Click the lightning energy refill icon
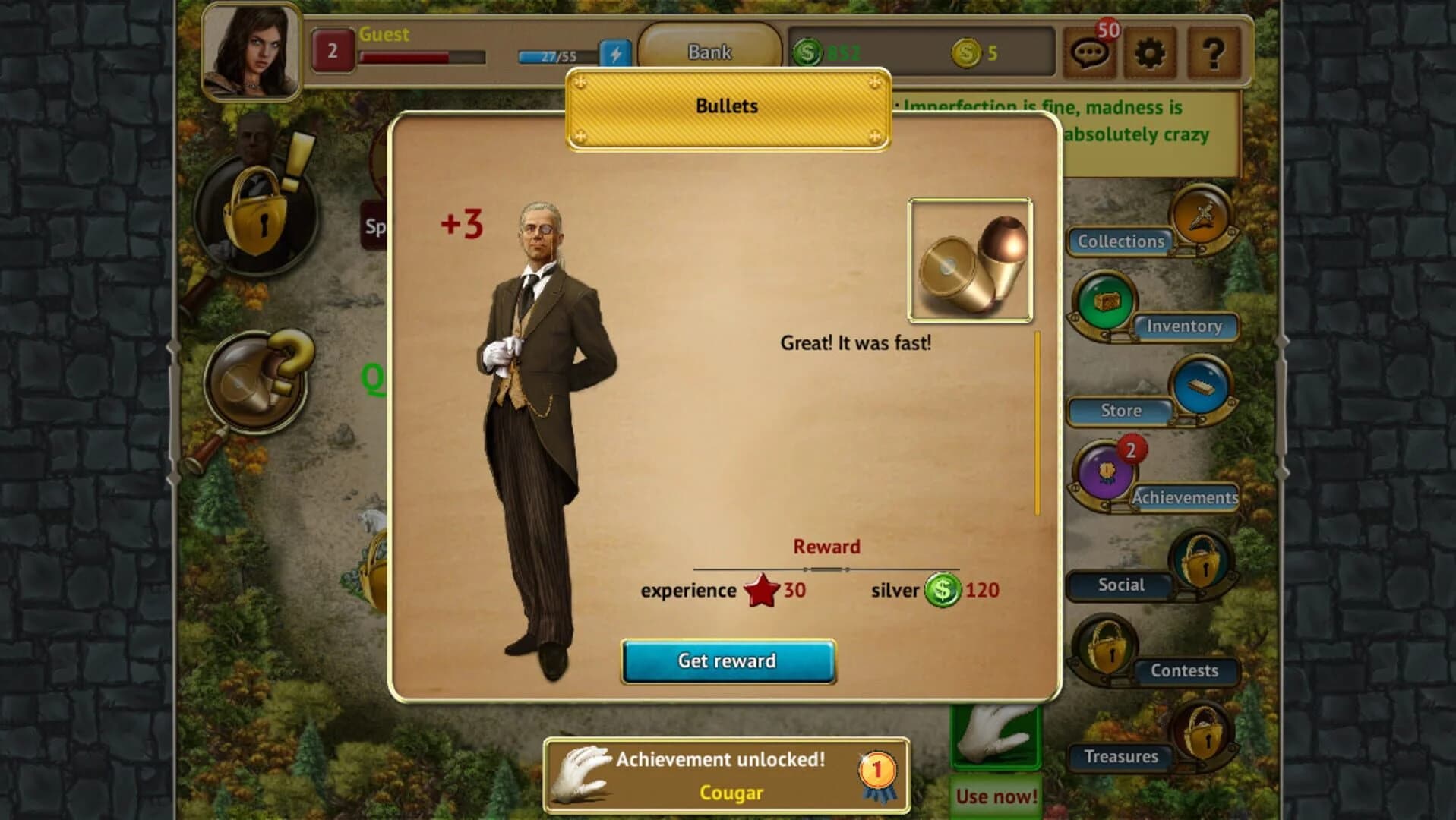The image size is (1456, 820). (x=617, y=53)
